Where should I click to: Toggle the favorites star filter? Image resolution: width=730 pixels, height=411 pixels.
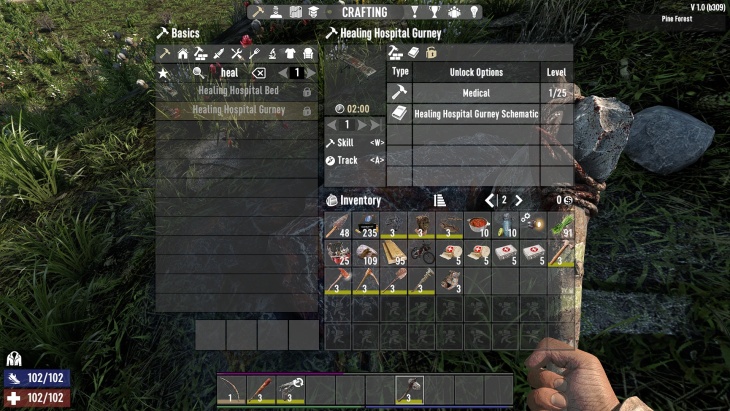164,73
